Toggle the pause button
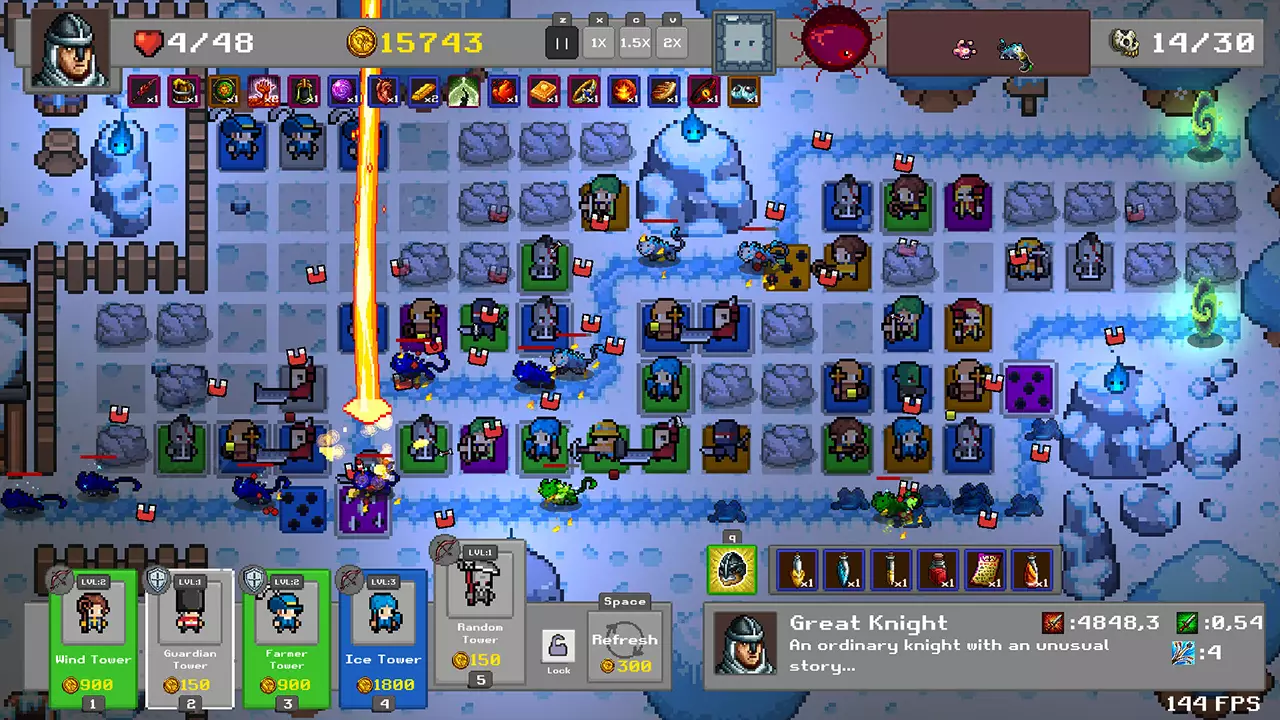Screen dimensions: 1280x720 tap(562, 42)
